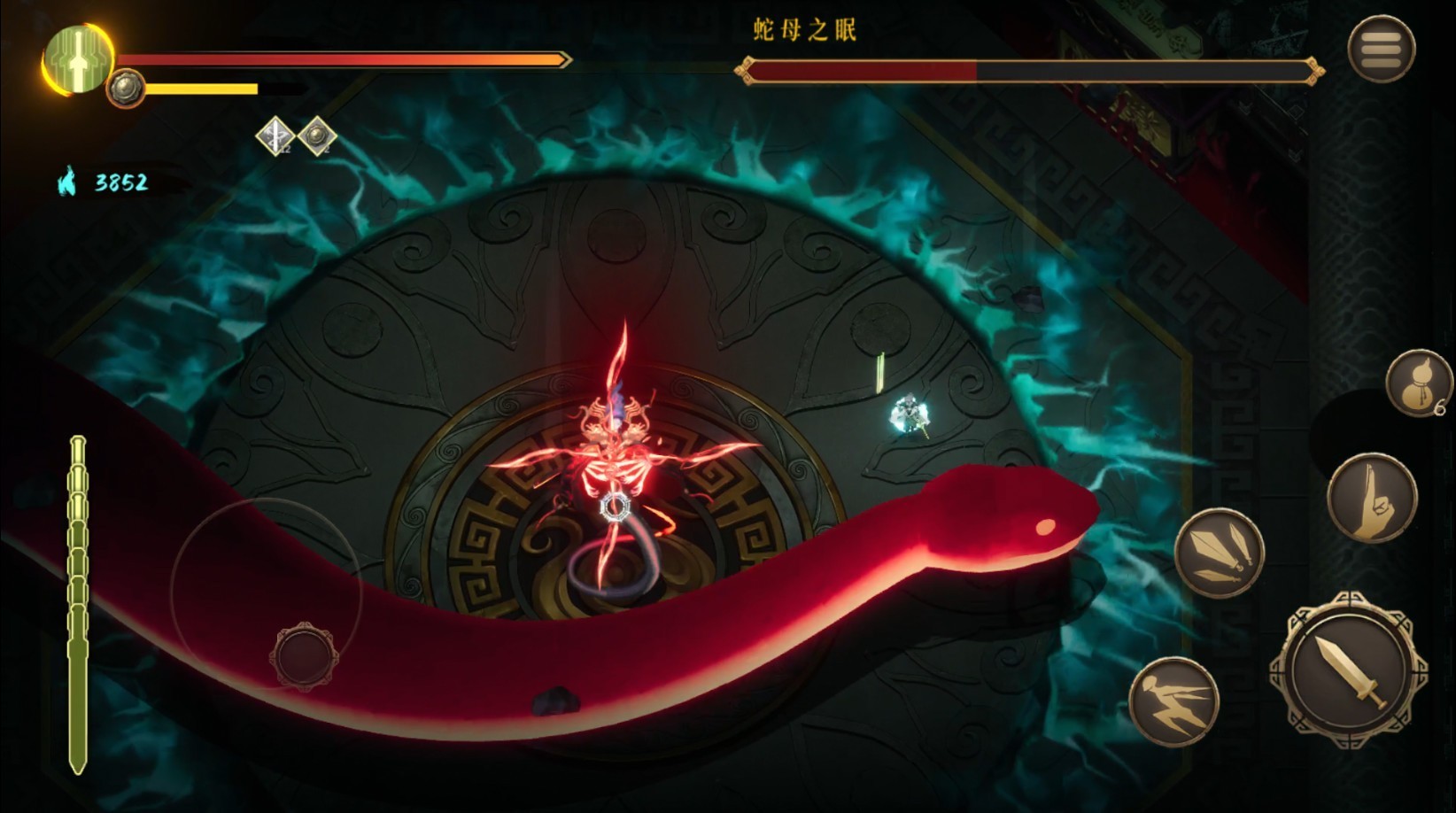
Task: Activate the hand seal spell skill
Action: tap(1372, 498)
